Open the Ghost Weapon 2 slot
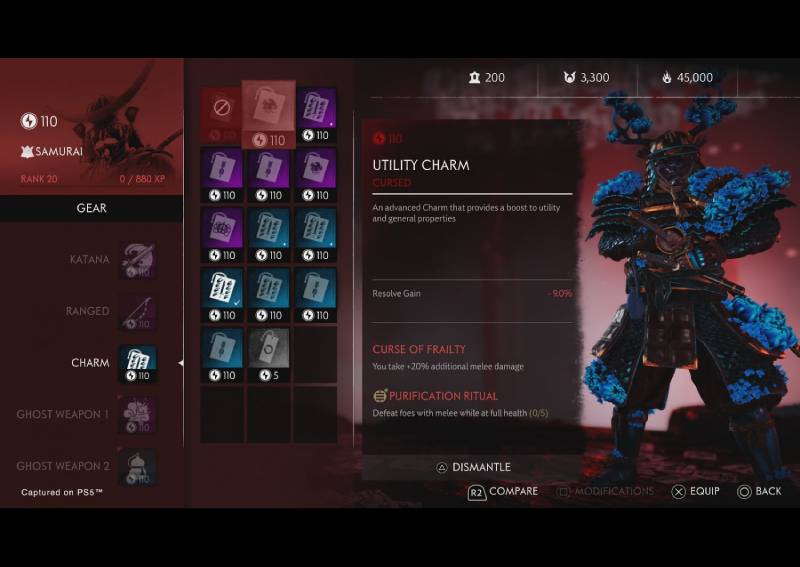This screenshot has height=567, width=800. 137,466
